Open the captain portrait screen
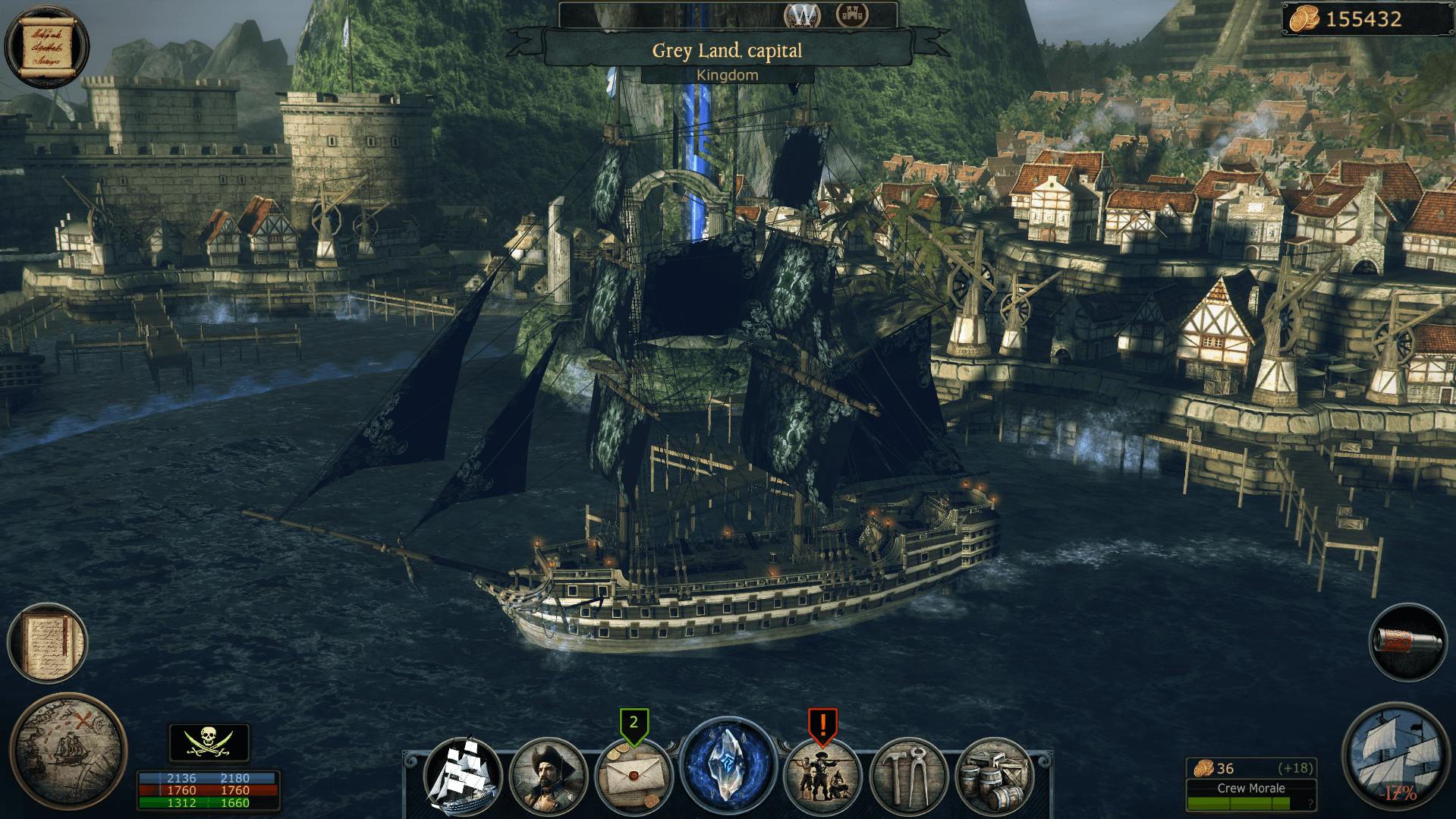Viewport: 1456px width, 819px height. pyautogui.click(x=548, y=776)
